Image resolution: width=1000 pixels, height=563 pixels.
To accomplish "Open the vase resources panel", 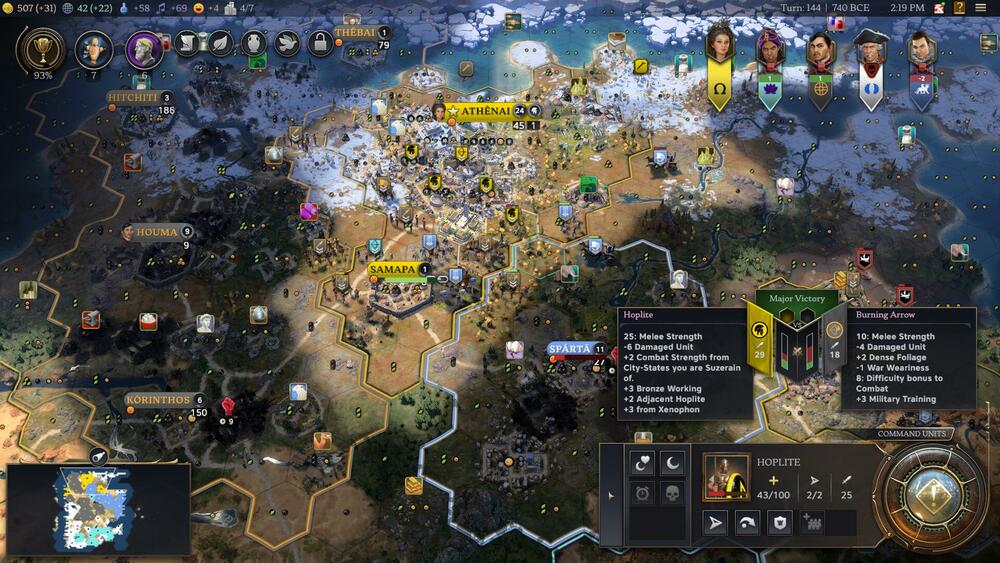I will (x=253, y=43).
